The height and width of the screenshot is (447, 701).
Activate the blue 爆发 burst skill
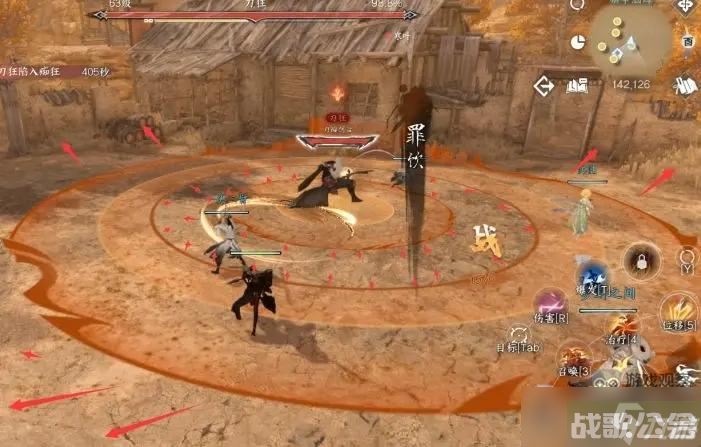tap(594, 275)
